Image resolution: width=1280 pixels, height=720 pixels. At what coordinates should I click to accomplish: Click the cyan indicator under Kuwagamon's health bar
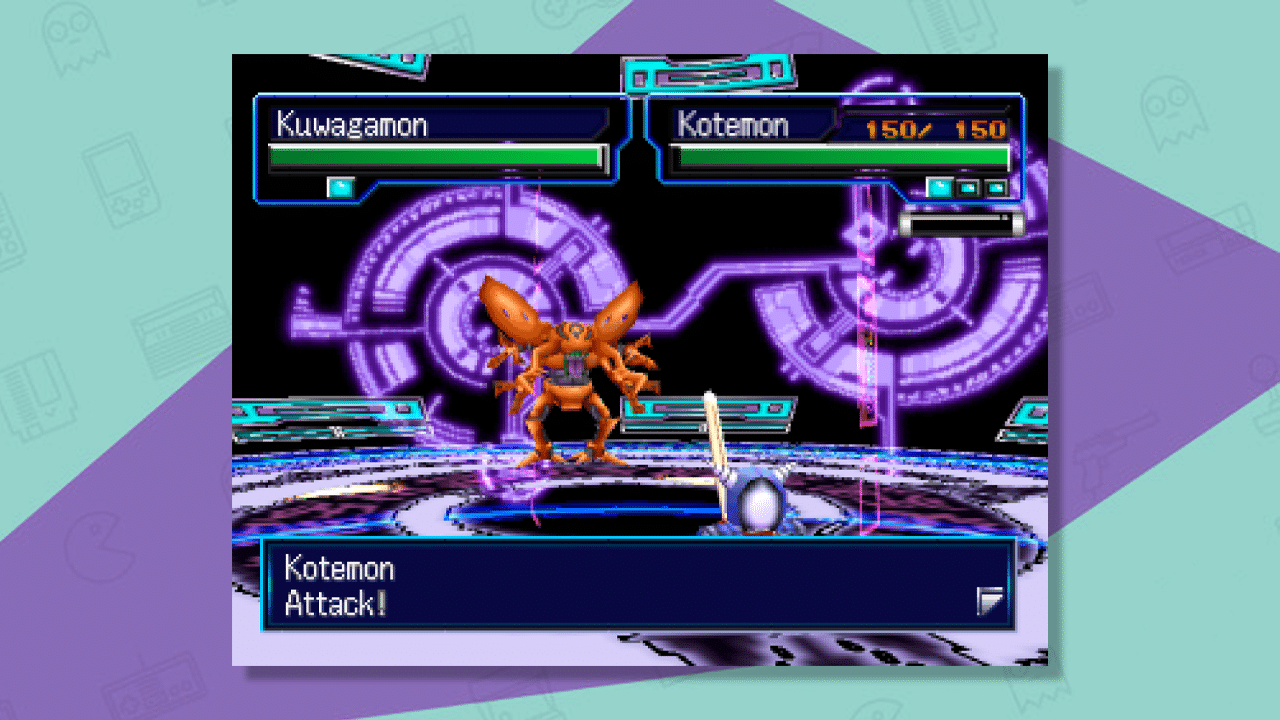340,185
